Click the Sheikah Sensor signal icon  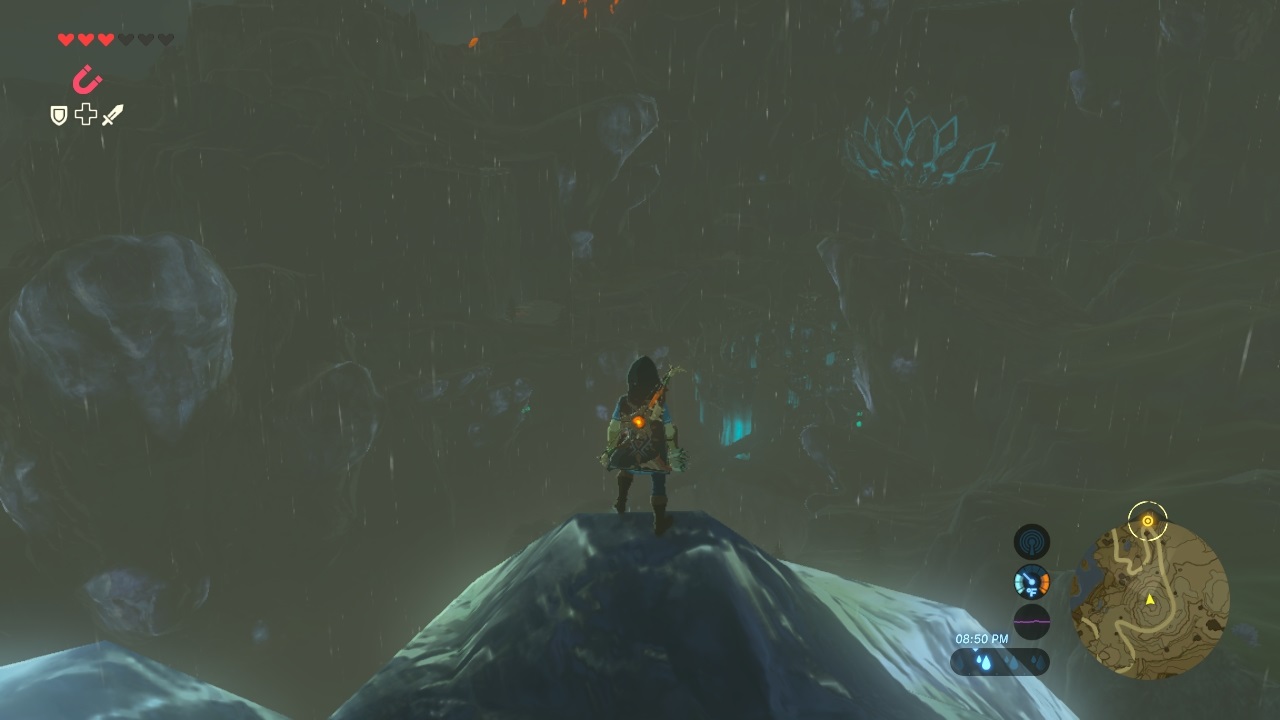click(x=1031, y=542)
